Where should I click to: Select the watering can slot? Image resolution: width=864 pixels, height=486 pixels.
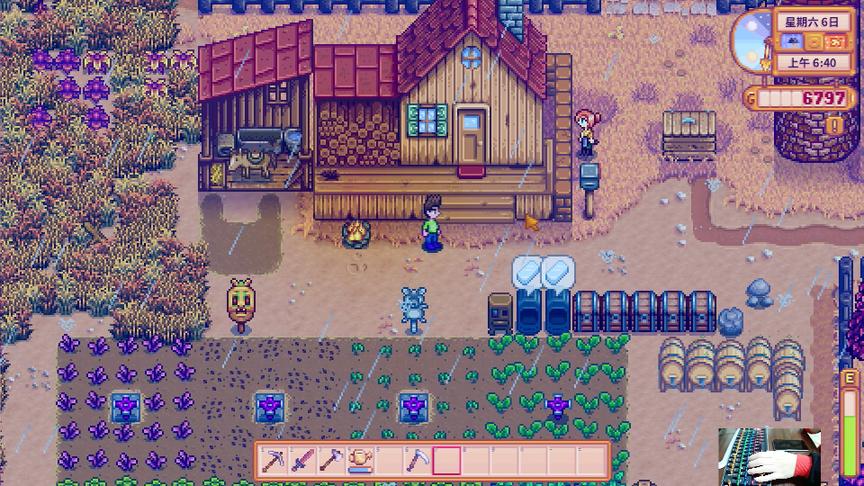(360, 460)
